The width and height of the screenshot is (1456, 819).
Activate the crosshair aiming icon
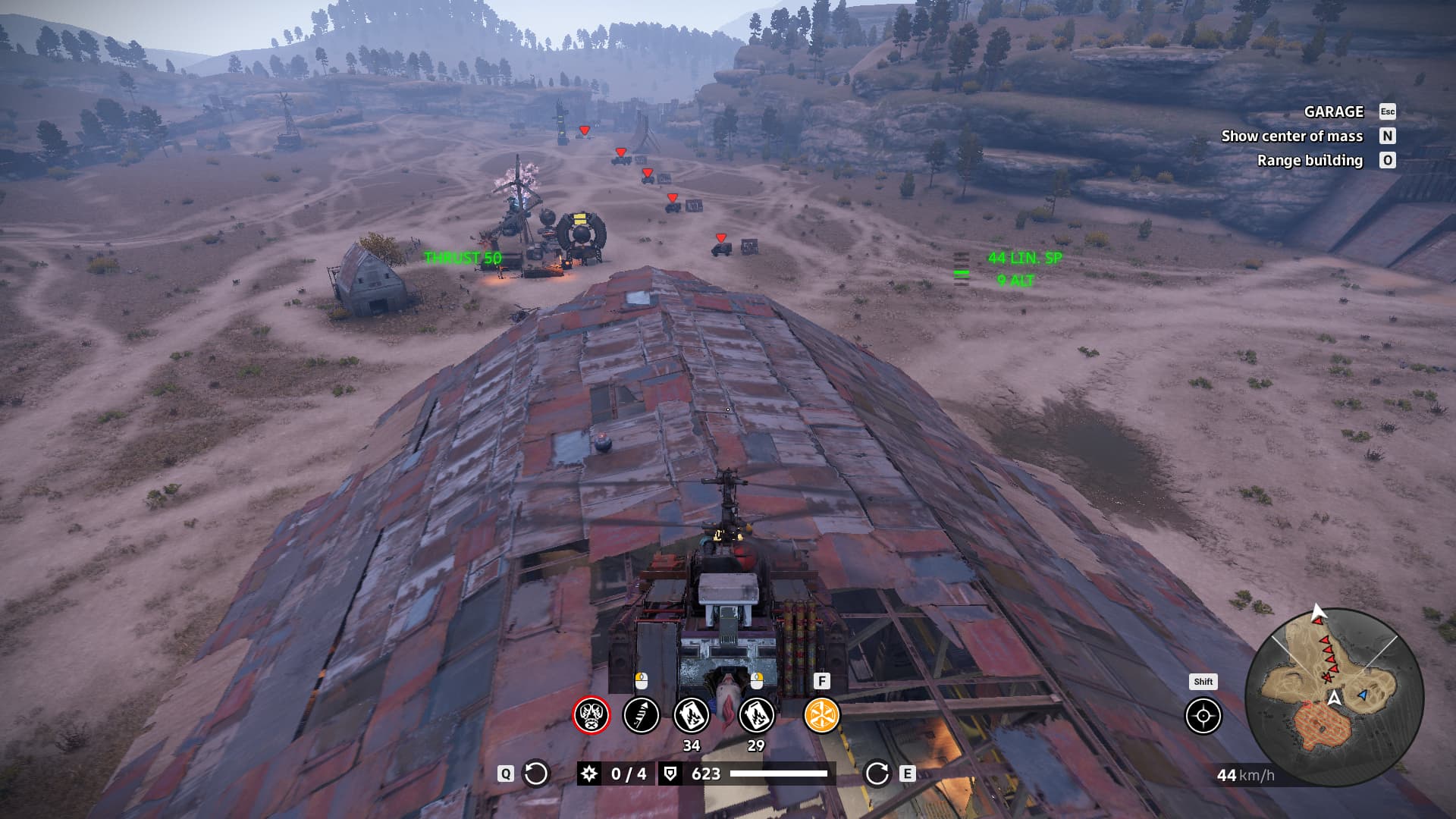pyautogui.click(x=1203, y=716)
